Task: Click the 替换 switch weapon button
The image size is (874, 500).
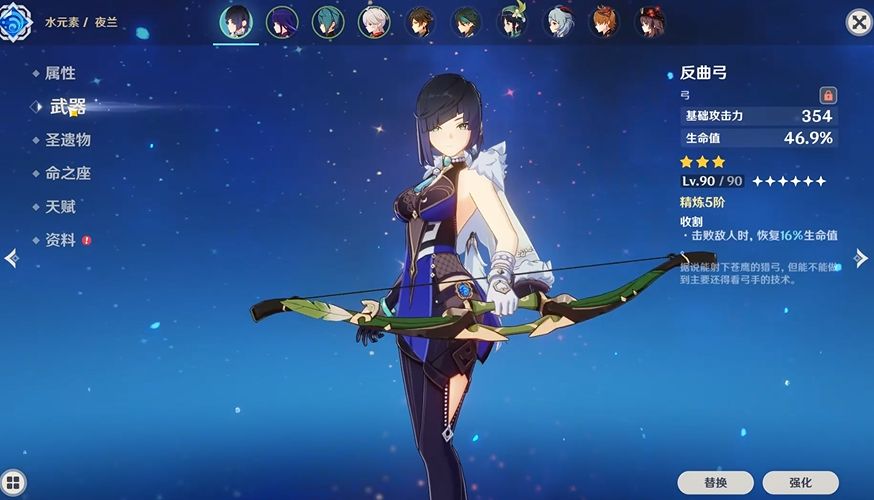Action: click(x=715, y=482)
